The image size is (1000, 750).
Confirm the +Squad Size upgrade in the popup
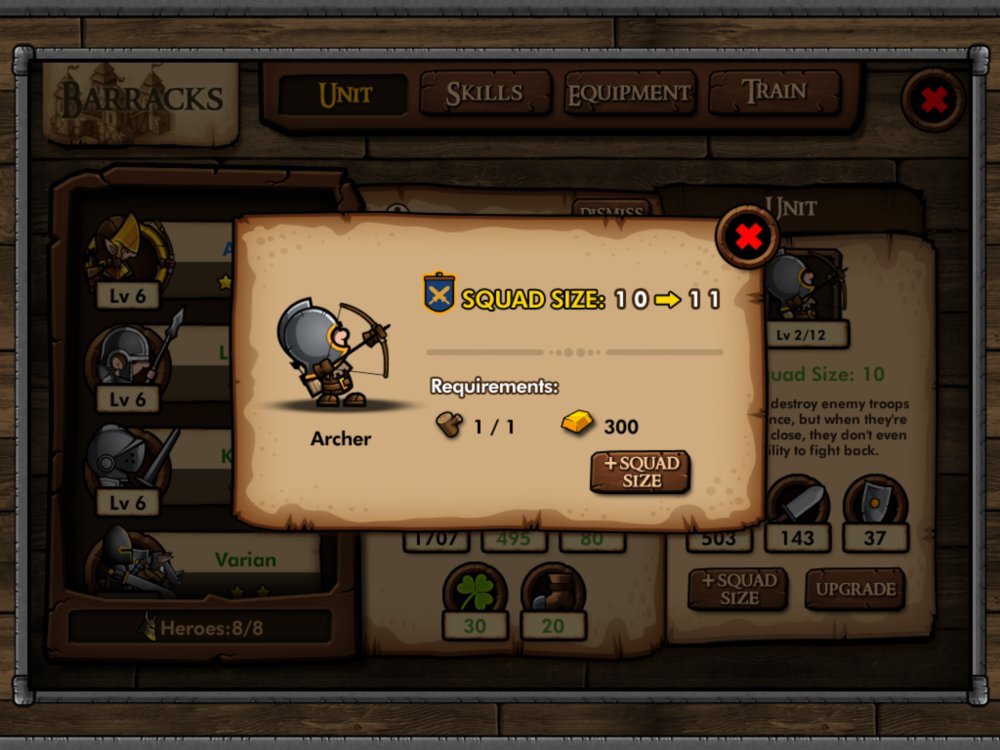pos(640,472)
